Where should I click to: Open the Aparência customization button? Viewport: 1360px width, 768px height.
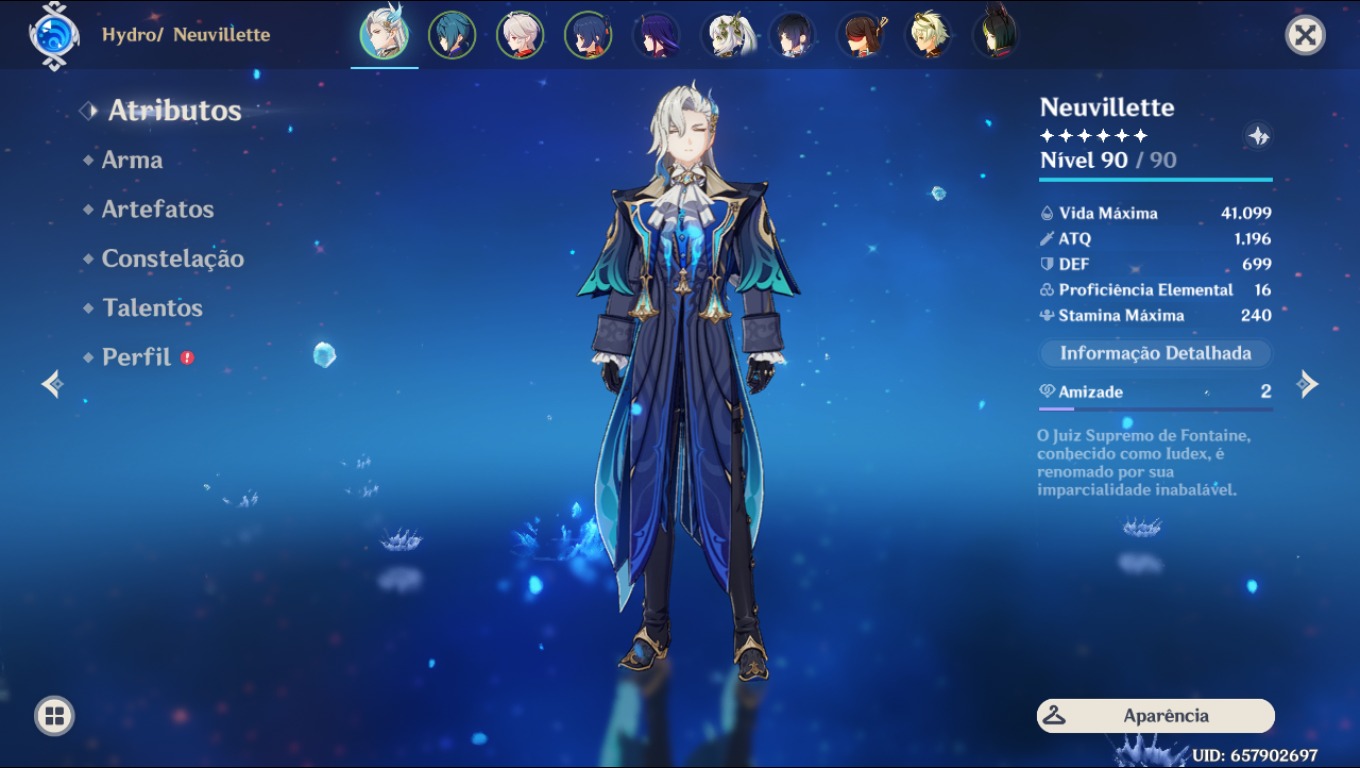[x=1154, y=716]
